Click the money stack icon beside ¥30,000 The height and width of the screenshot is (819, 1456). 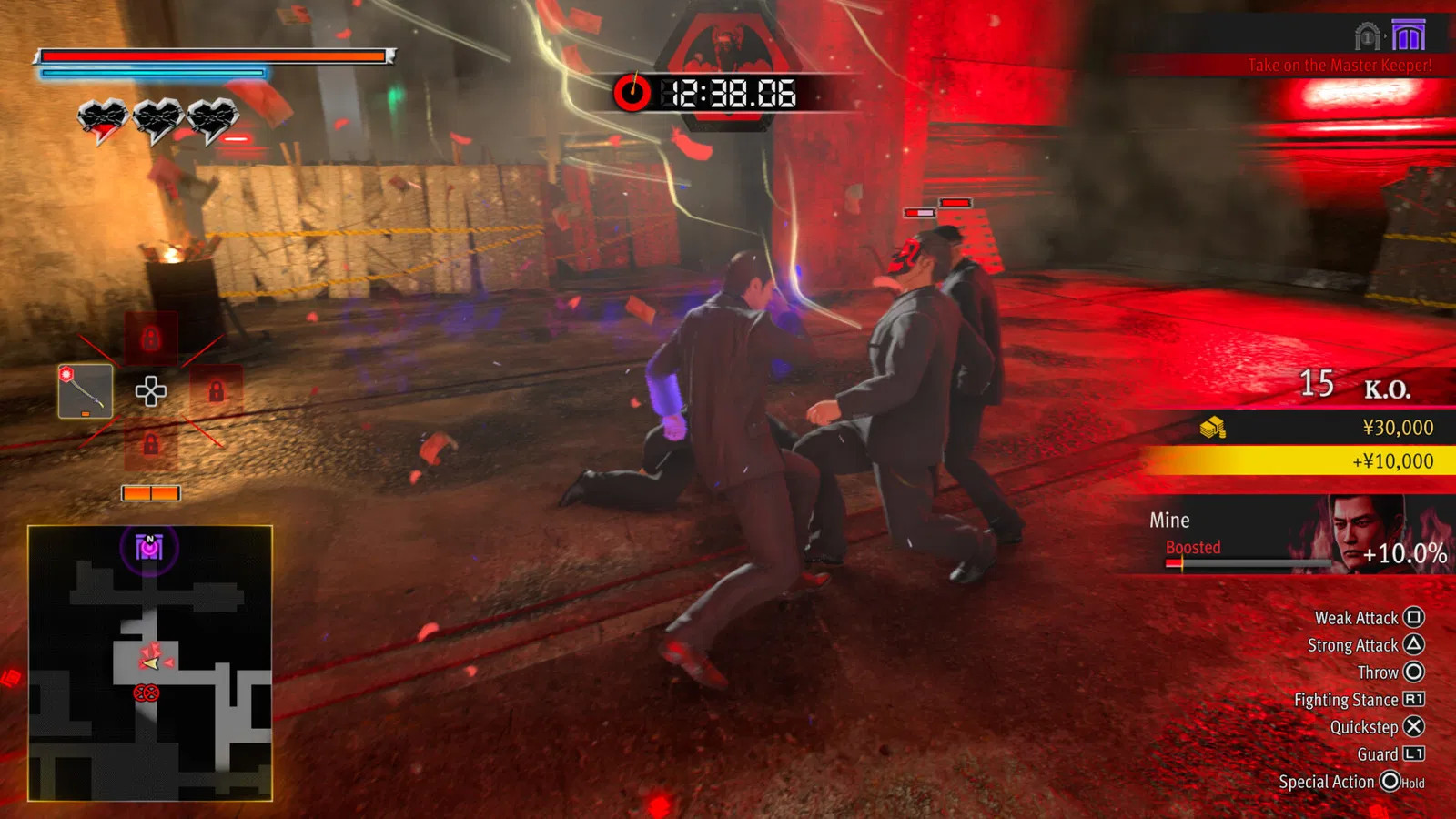(x=1210, y=428)
